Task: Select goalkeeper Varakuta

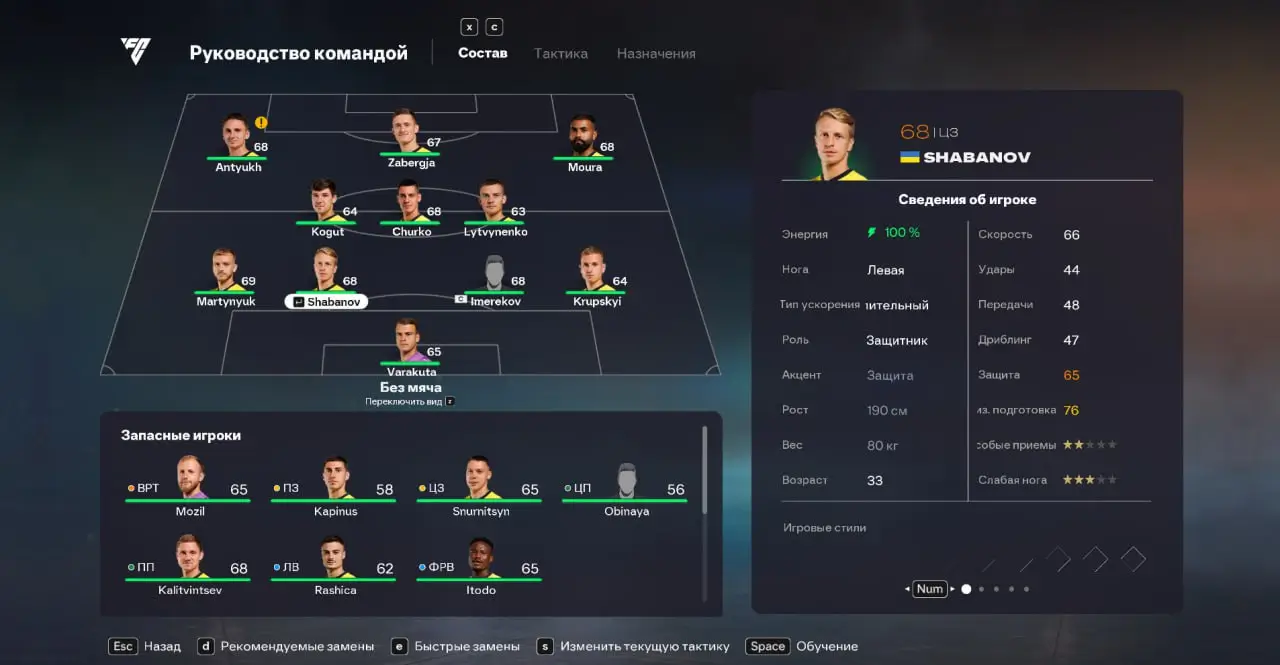Action: pos(411,345)
